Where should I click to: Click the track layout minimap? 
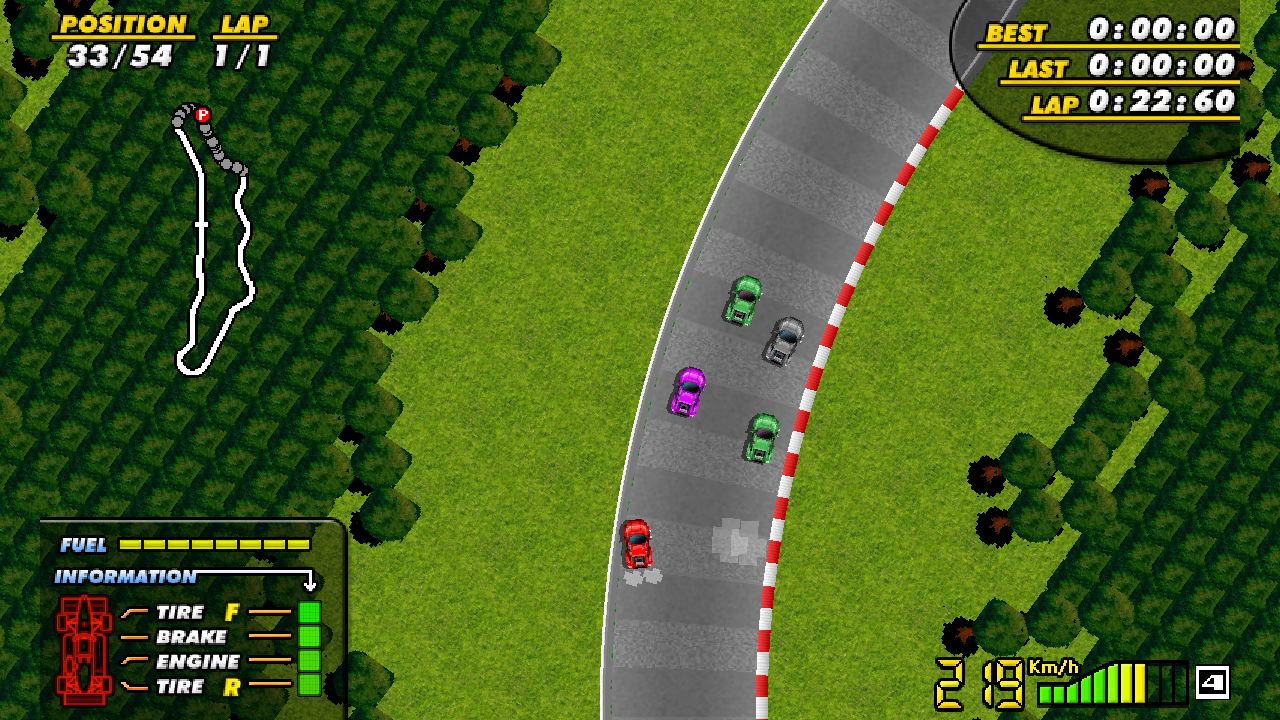tap(213, 240)
